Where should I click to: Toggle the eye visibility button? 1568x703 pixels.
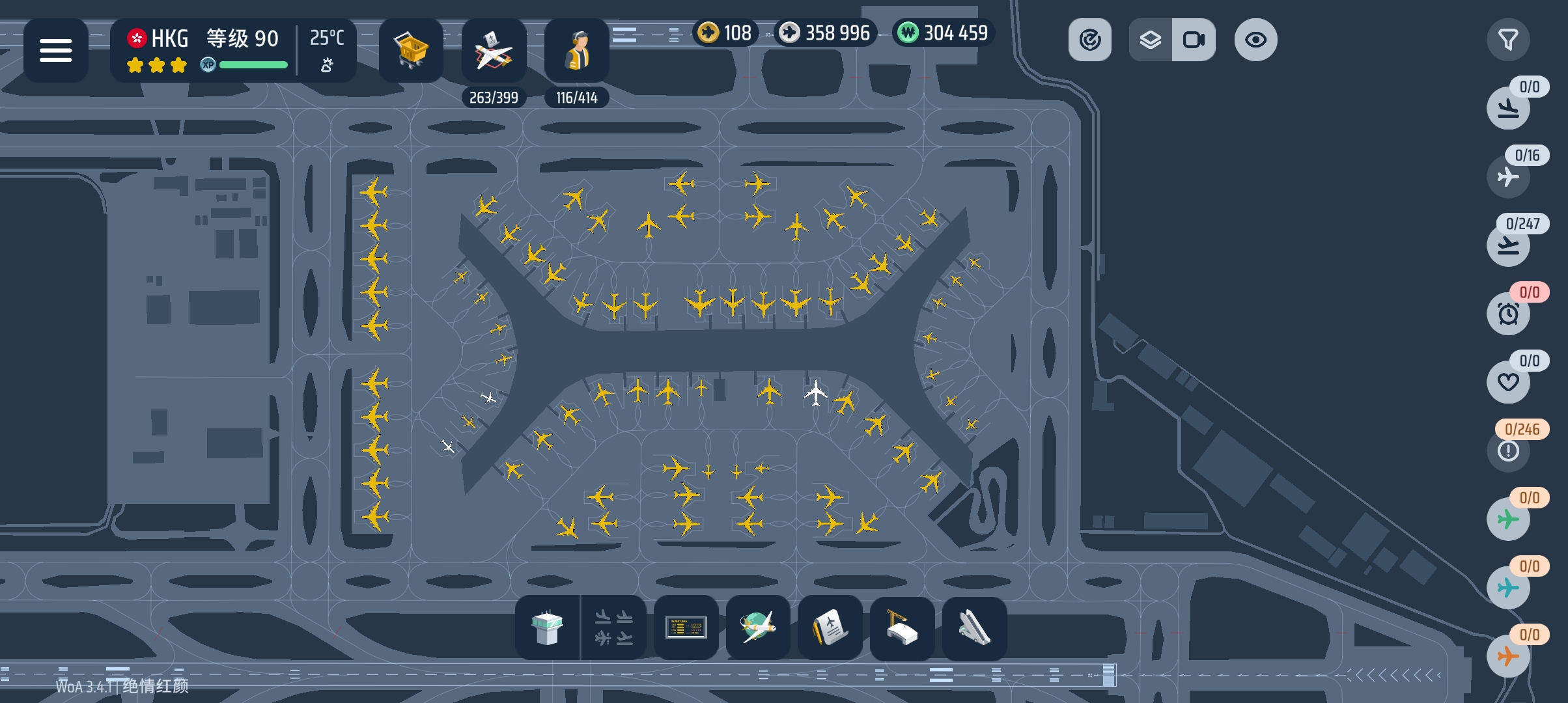pyautogui.click(x=1255, y=40)
